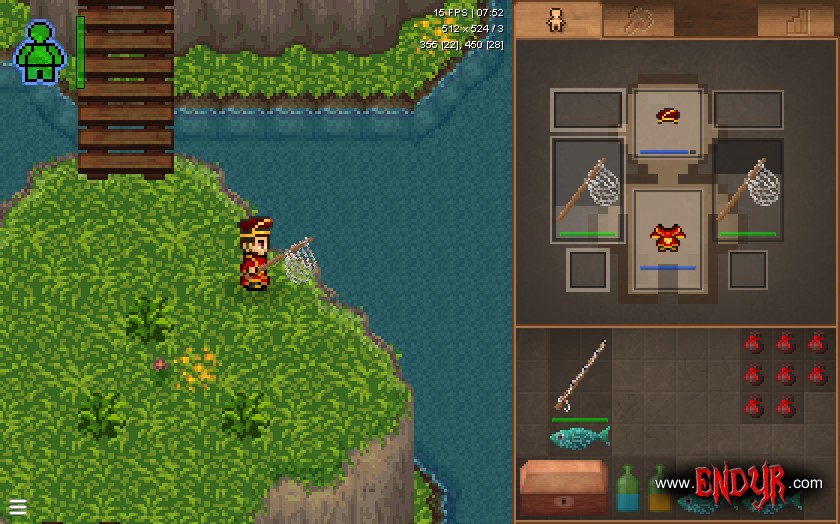Select the teal fish below the fishing rod
The height and width of the screenshot is (524, 840).
point(580,437)
